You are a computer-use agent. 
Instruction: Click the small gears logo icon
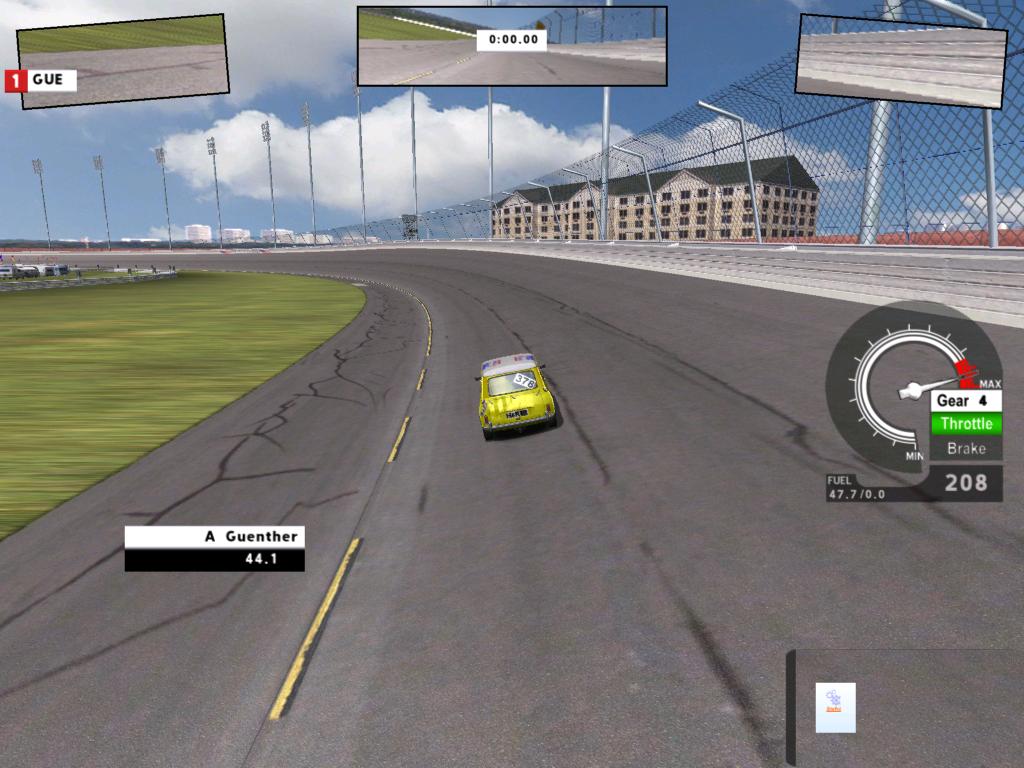835,707
